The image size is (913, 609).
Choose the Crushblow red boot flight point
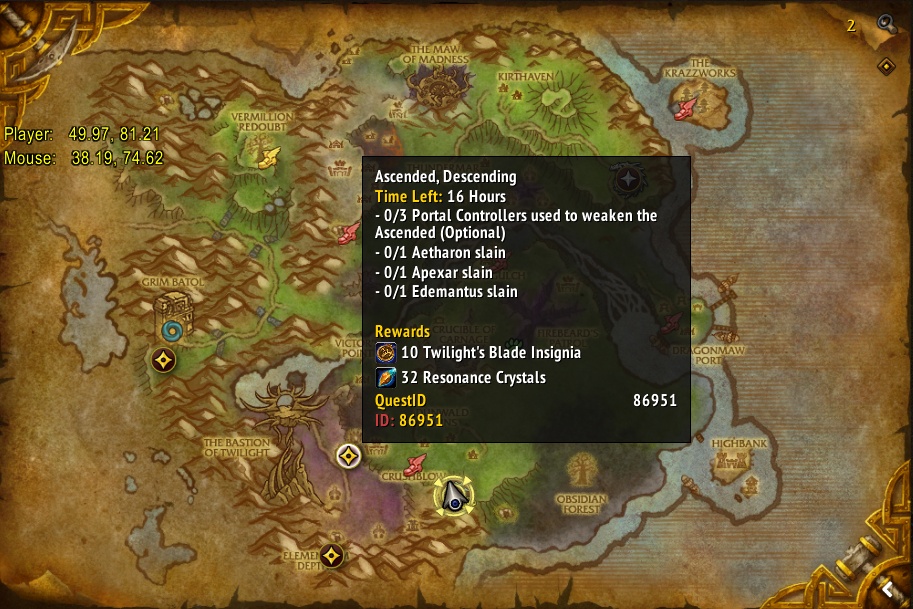click(x=417, y=465)
